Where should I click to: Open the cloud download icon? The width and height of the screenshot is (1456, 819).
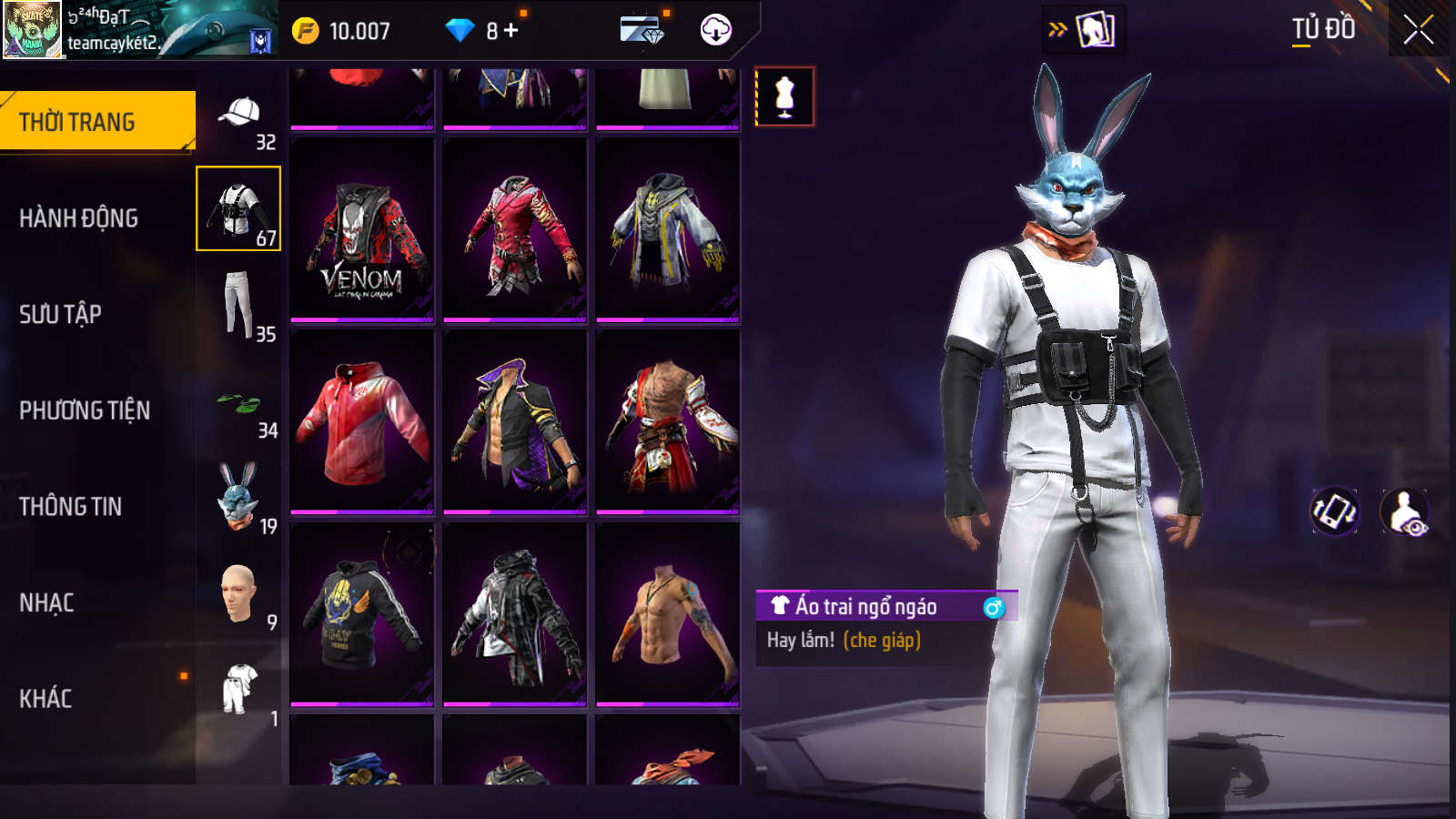pos(716,30)
